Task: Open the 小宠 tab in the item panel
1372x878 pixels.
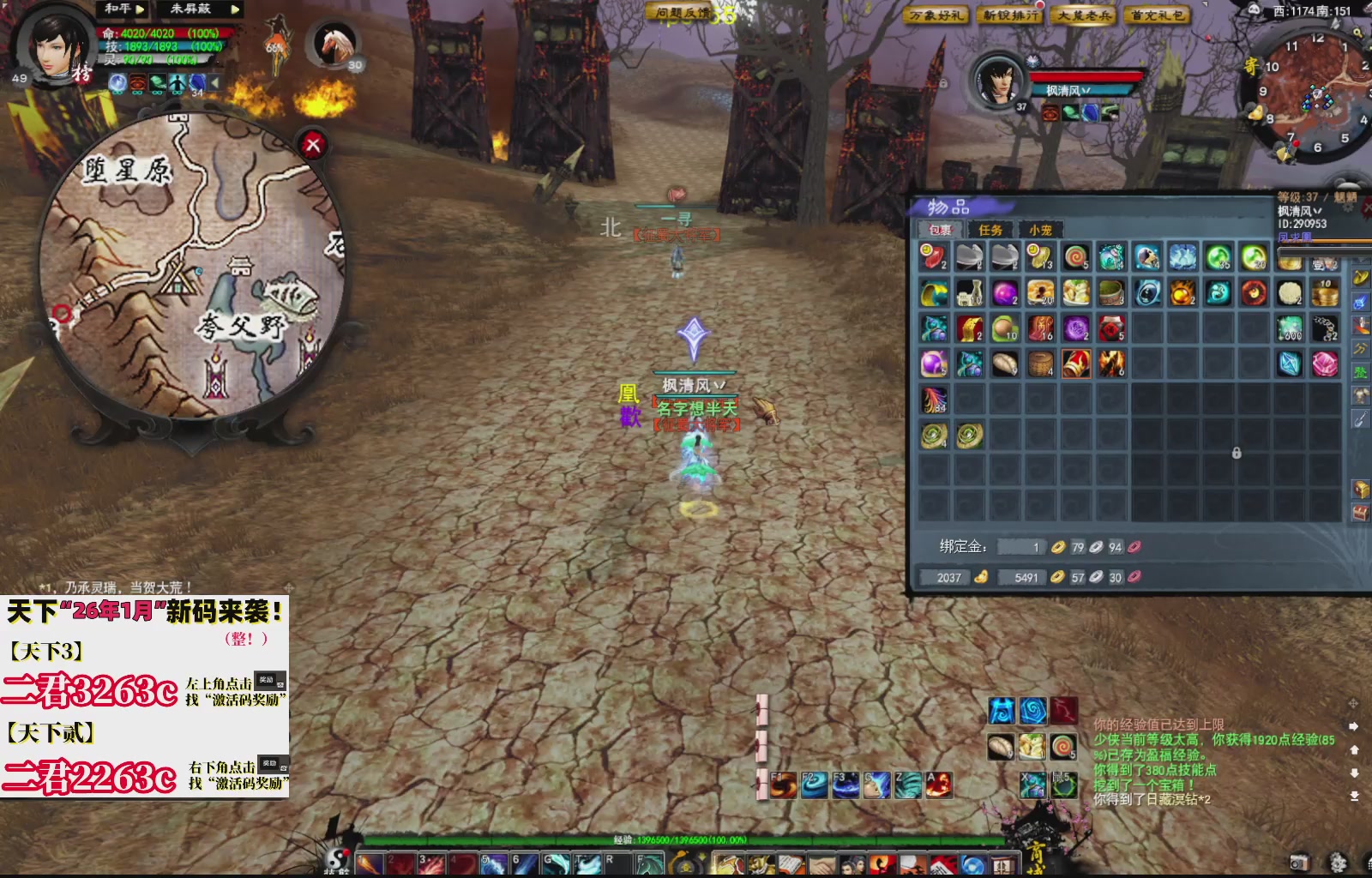Action: pyautogui.click(x=1040, y=230)
